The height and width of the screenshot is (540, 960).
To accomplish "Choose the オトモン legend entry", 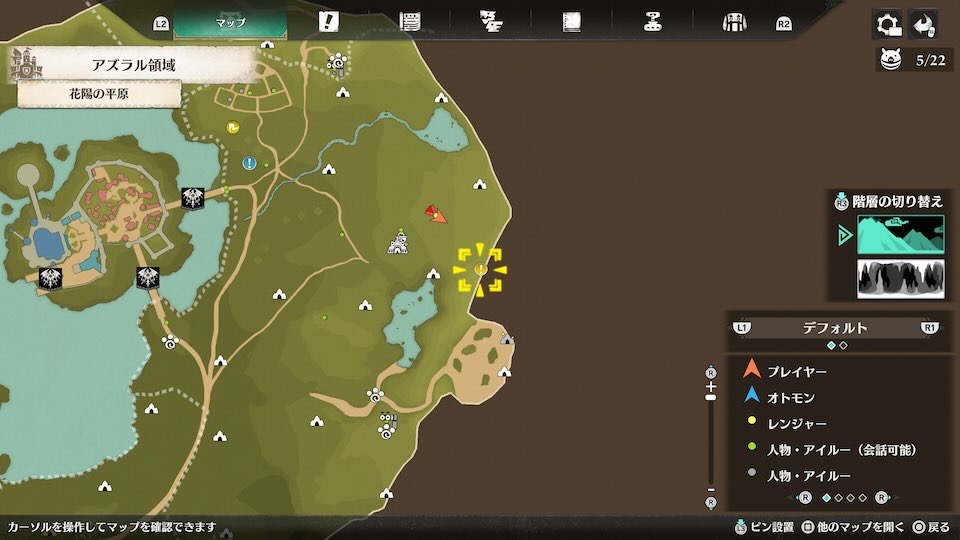I will (x=790, y=397).
